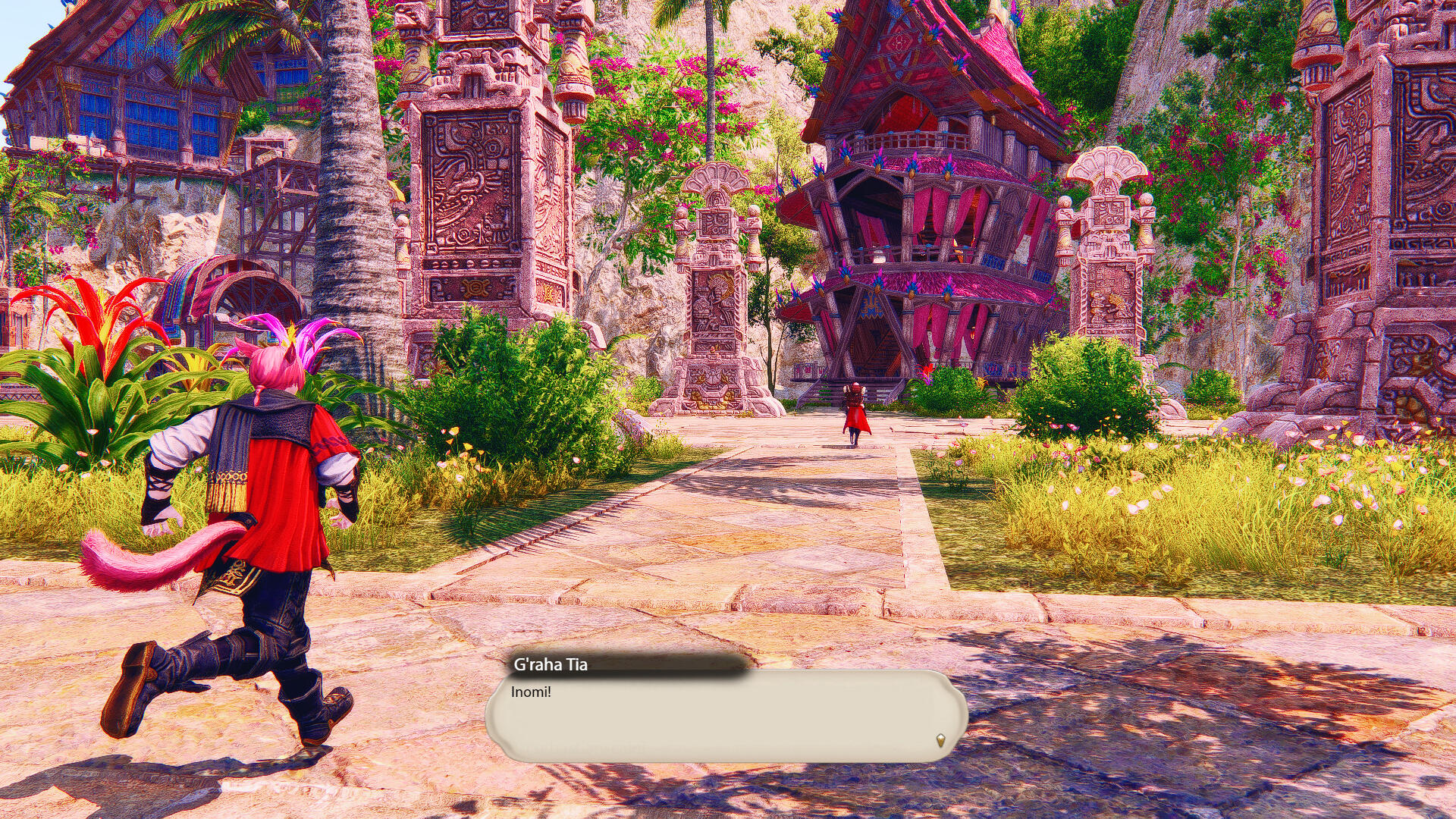Click the dialogue advance arrow indicator
The width and height of the screenshot is (1456, 819).
pyautogui.click(x=940, y=740)
